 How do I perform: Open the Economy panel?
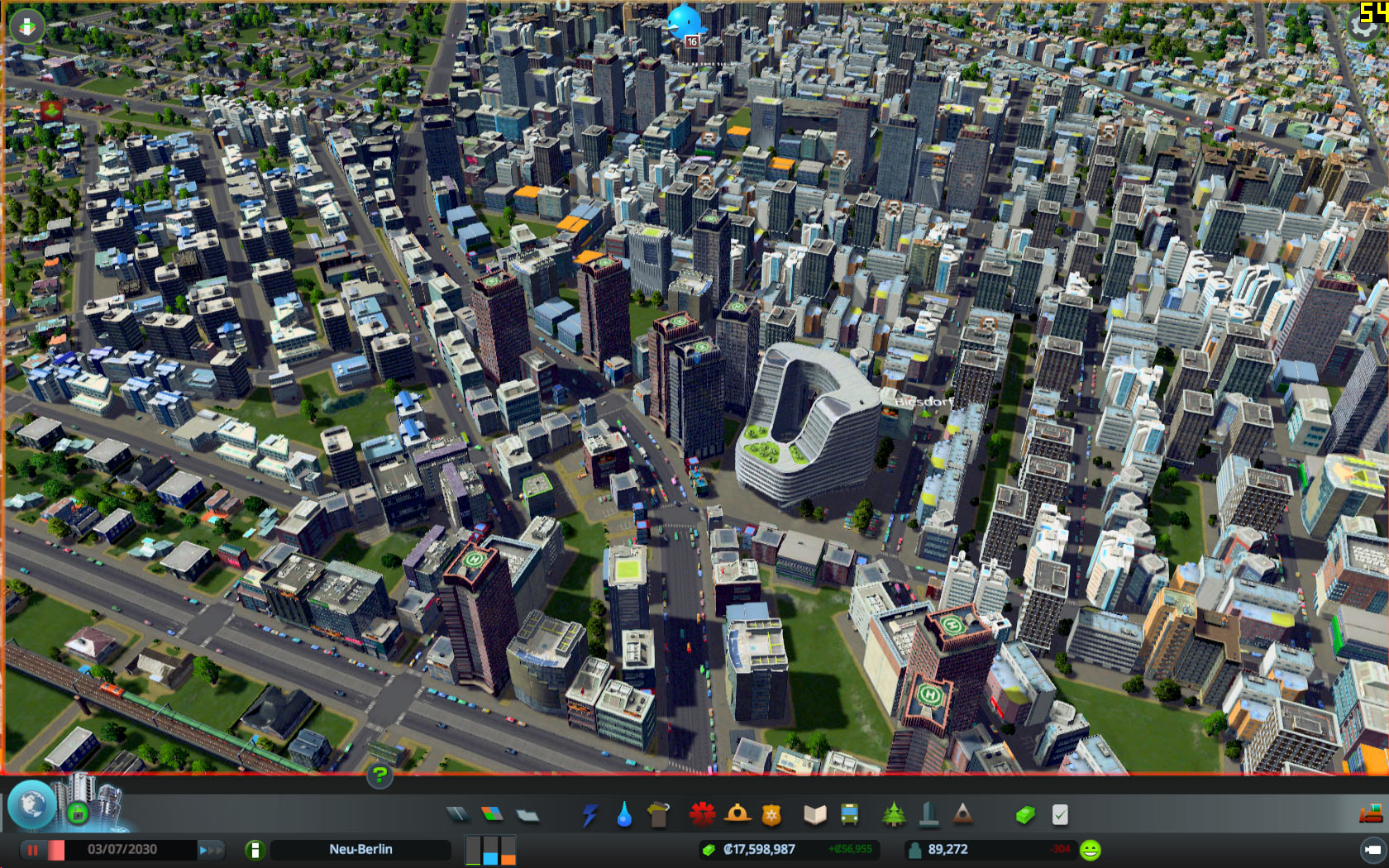click(x=1024, y=813)
